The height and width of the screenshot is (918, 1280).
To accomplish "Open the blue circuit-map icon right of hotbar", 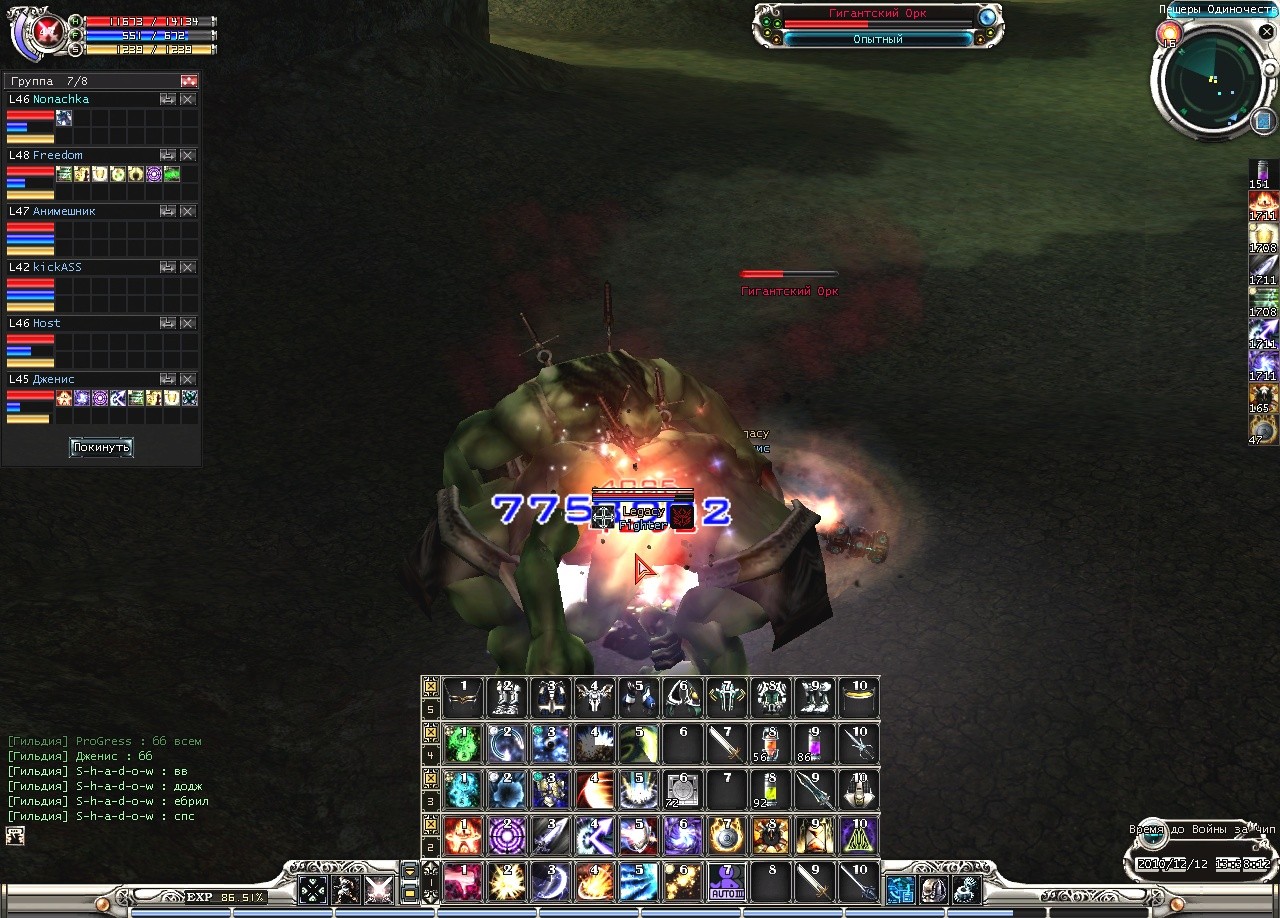I will [x=900, y=888].
